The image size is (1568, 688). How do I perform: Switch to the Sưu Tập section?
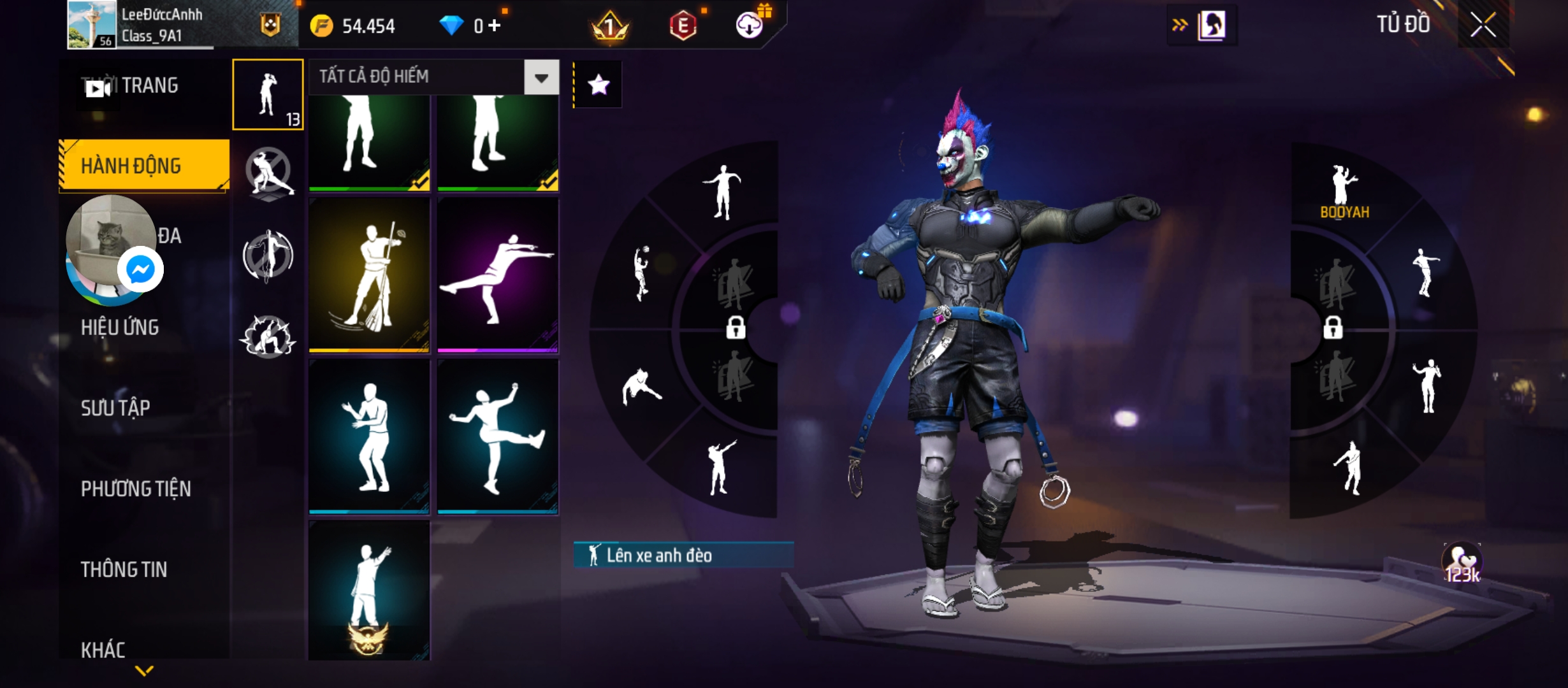click(115, 408)
